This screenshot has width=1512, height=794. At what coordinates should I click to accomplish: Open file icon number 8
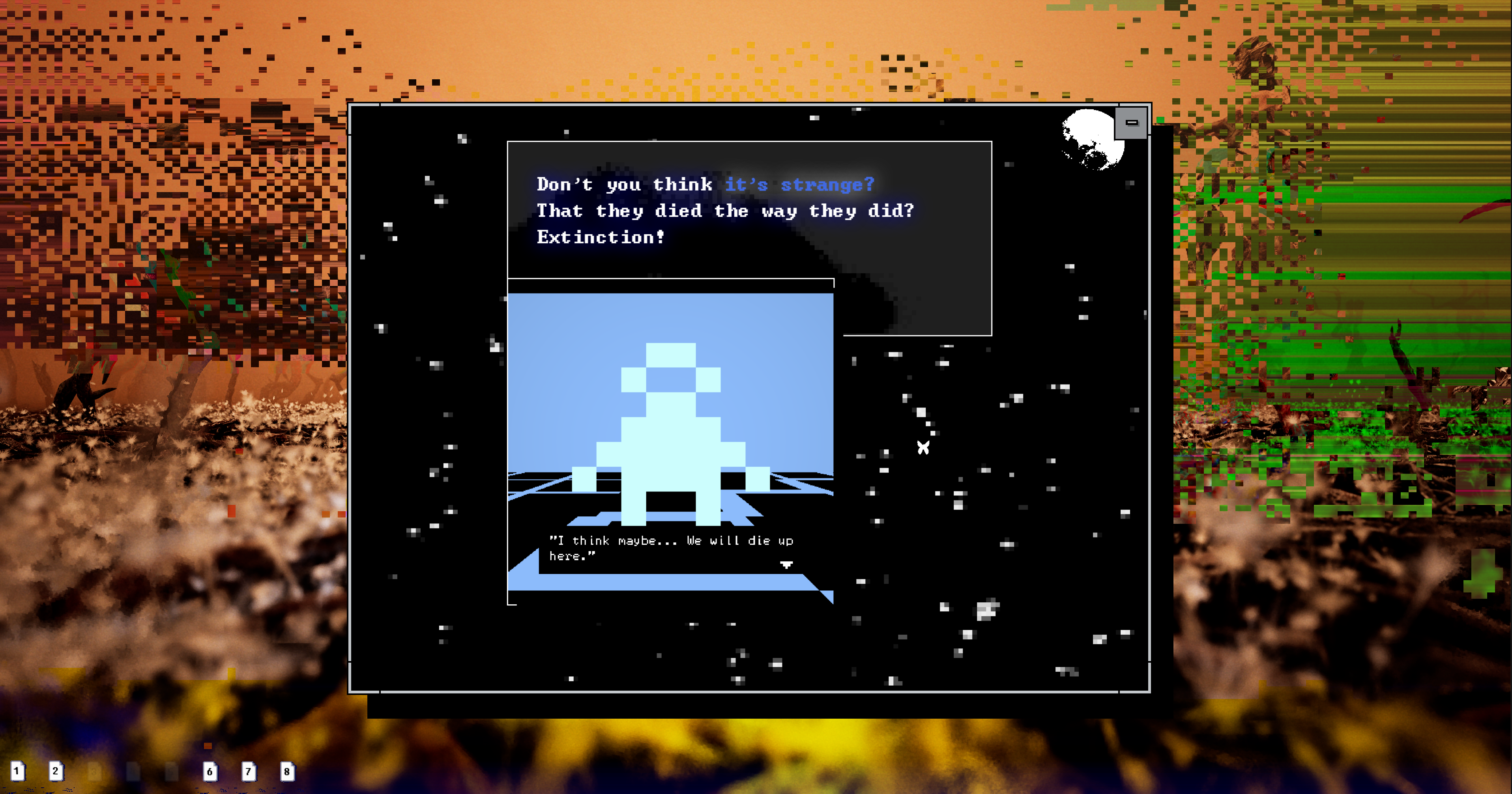click(287, 772)
